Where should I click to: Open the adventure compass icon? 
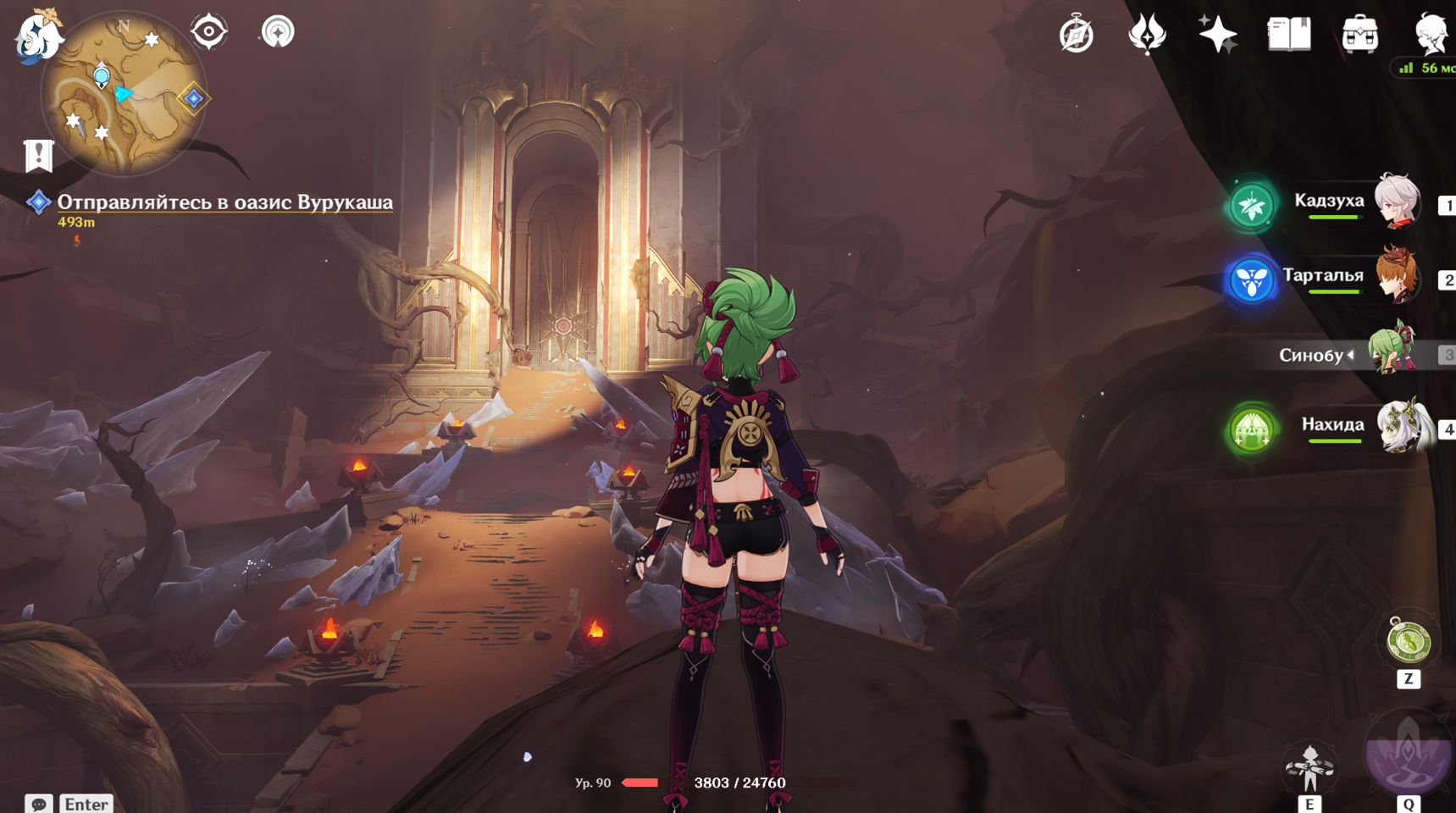[1077, 35]
